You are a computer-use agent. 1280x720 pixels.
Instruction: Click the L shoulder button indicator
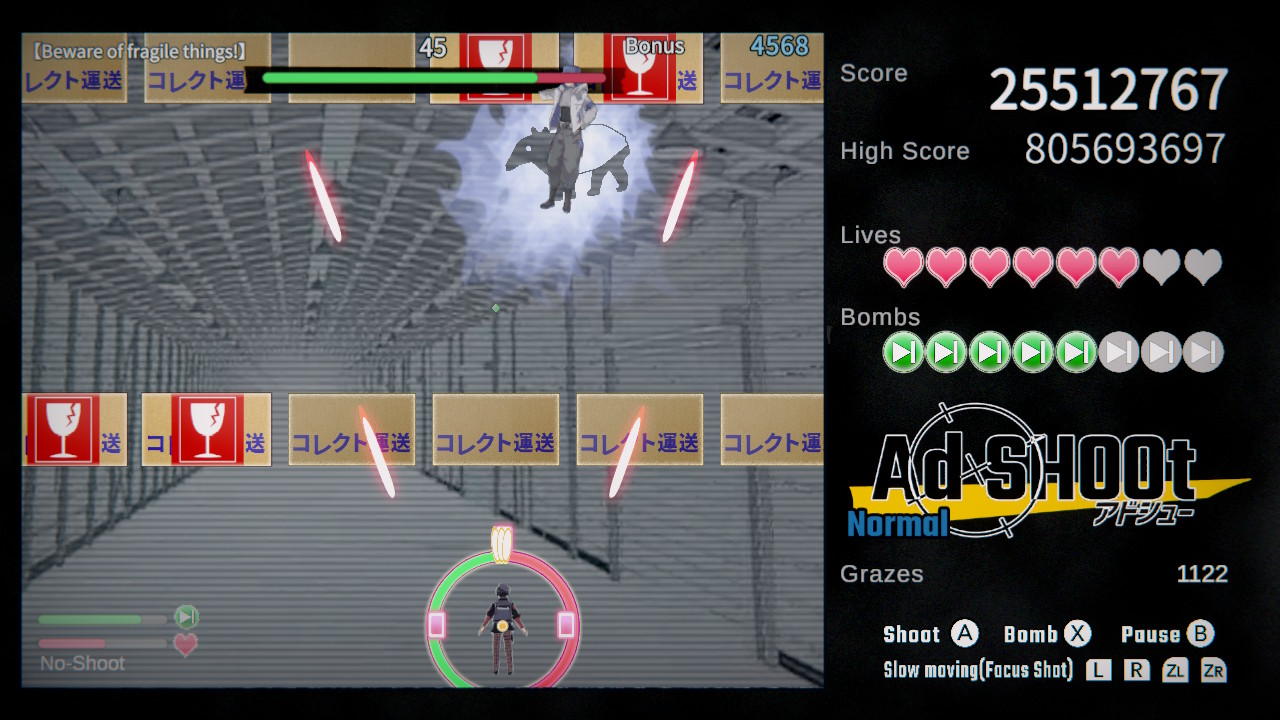(1097, 670)
